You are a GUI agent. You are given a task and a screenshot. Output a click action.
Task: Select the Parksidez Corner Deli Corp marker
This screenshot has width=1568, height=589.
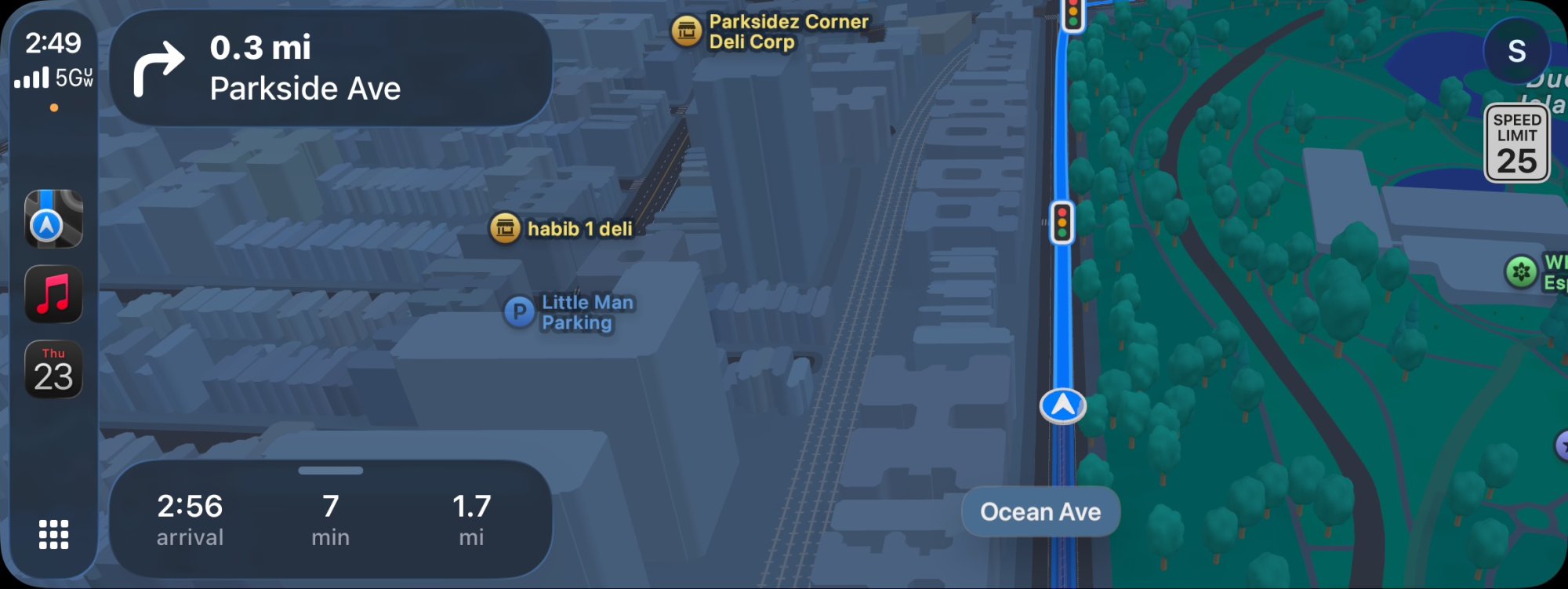pyautogui.click(x=687, y=31)
